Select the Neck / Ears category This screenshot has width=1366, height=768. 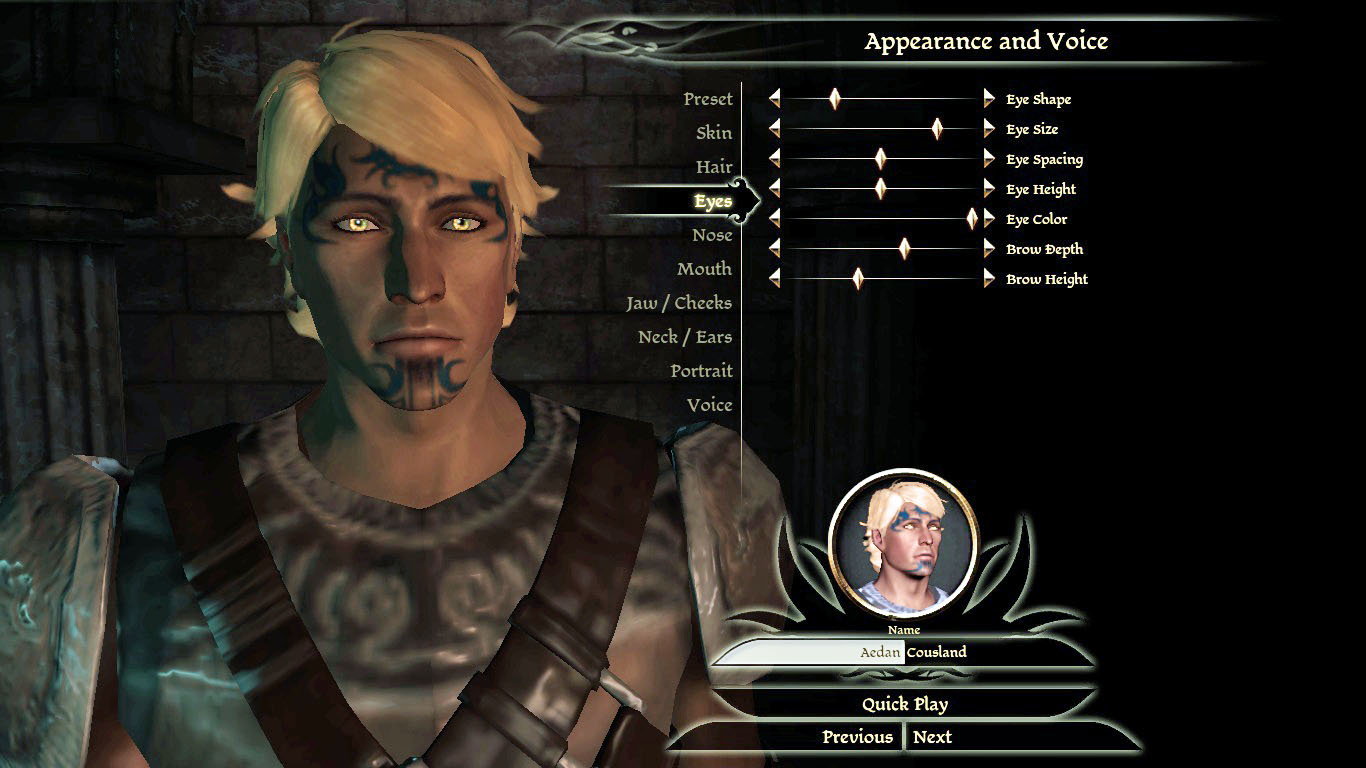point(685,337)
